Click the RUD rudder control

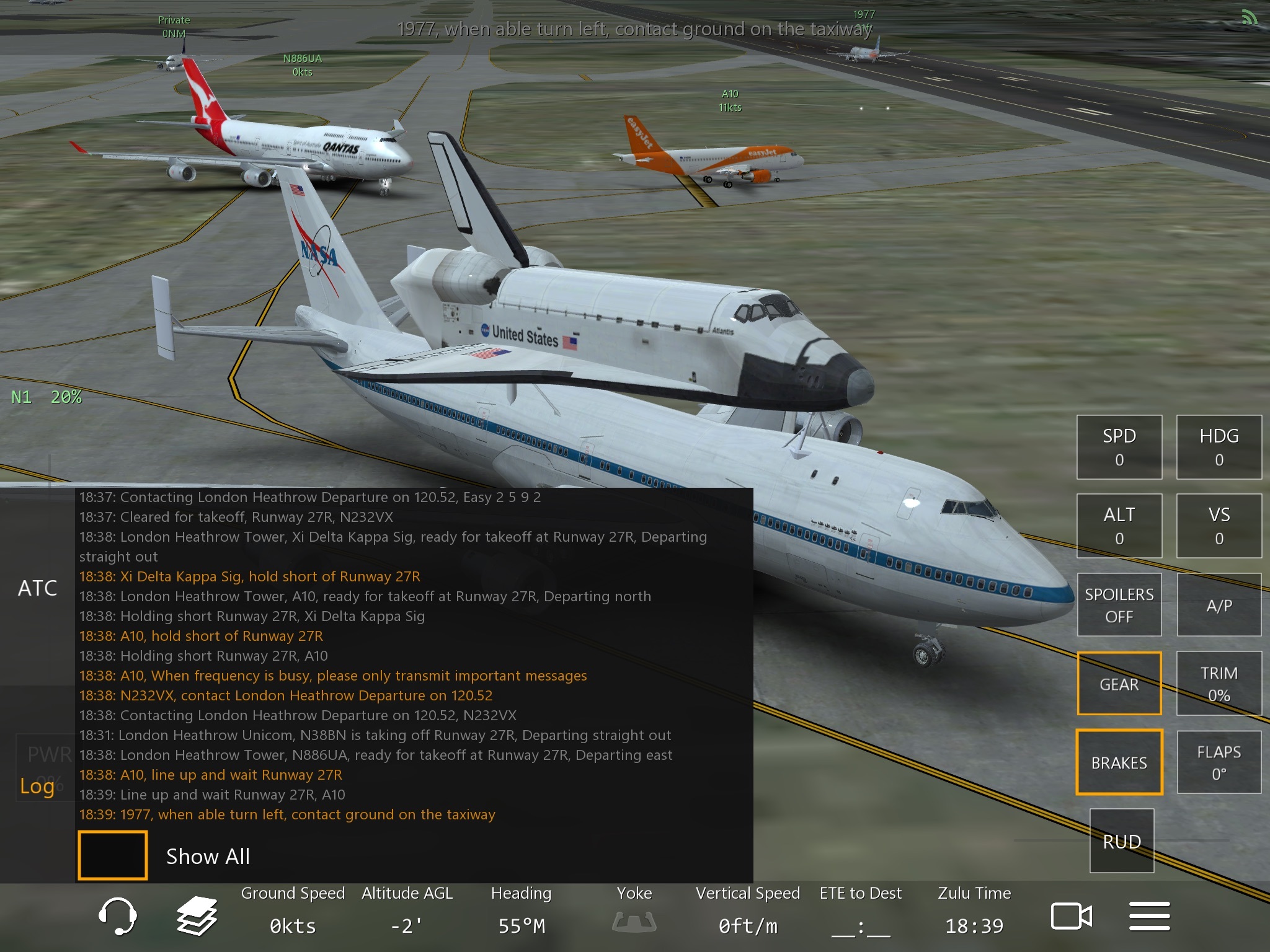tap(1121, 840)
